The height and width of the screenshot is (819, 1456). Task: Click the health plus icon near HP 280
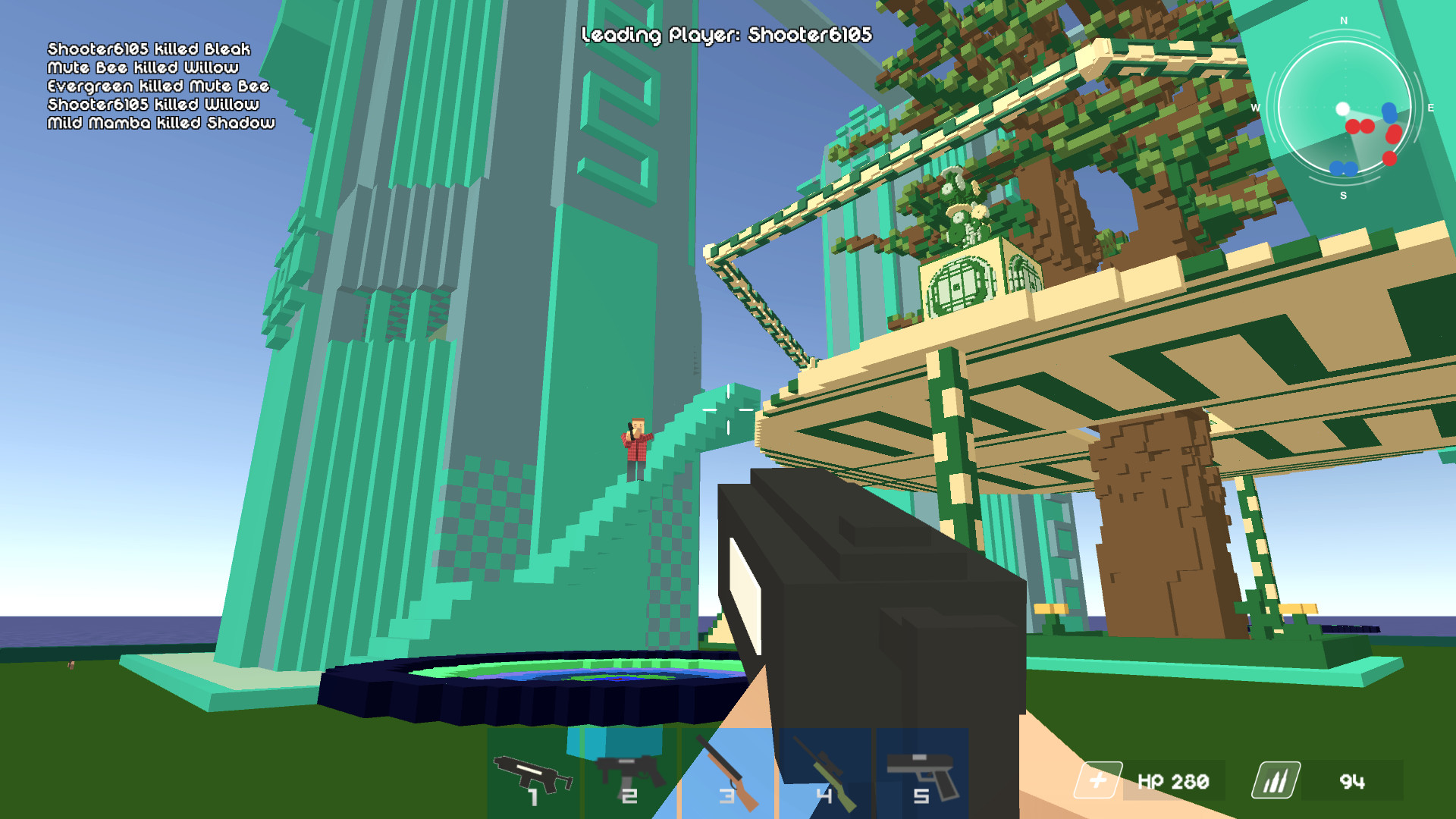(1099, 780)
